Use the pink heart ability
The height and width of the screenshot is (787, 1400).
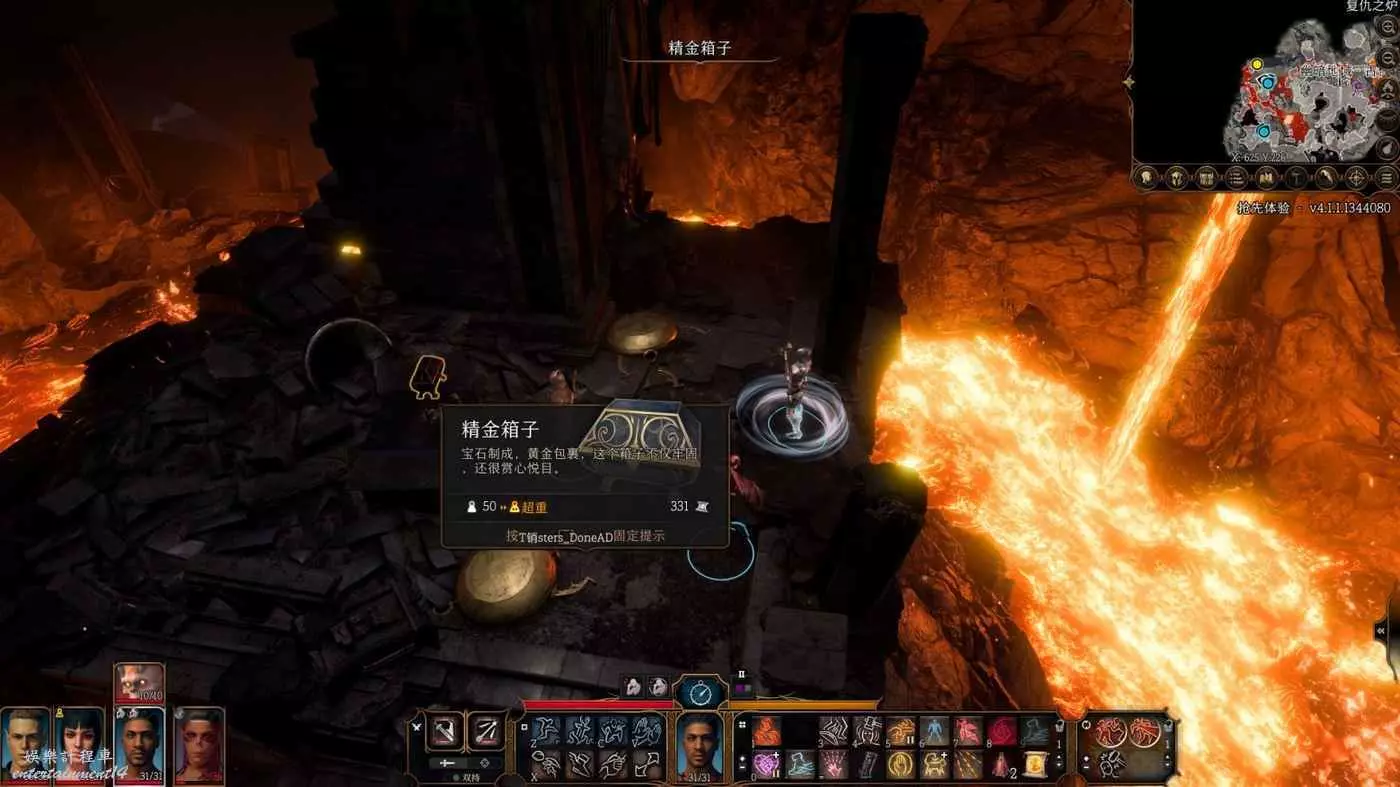(x=767, y=765)
